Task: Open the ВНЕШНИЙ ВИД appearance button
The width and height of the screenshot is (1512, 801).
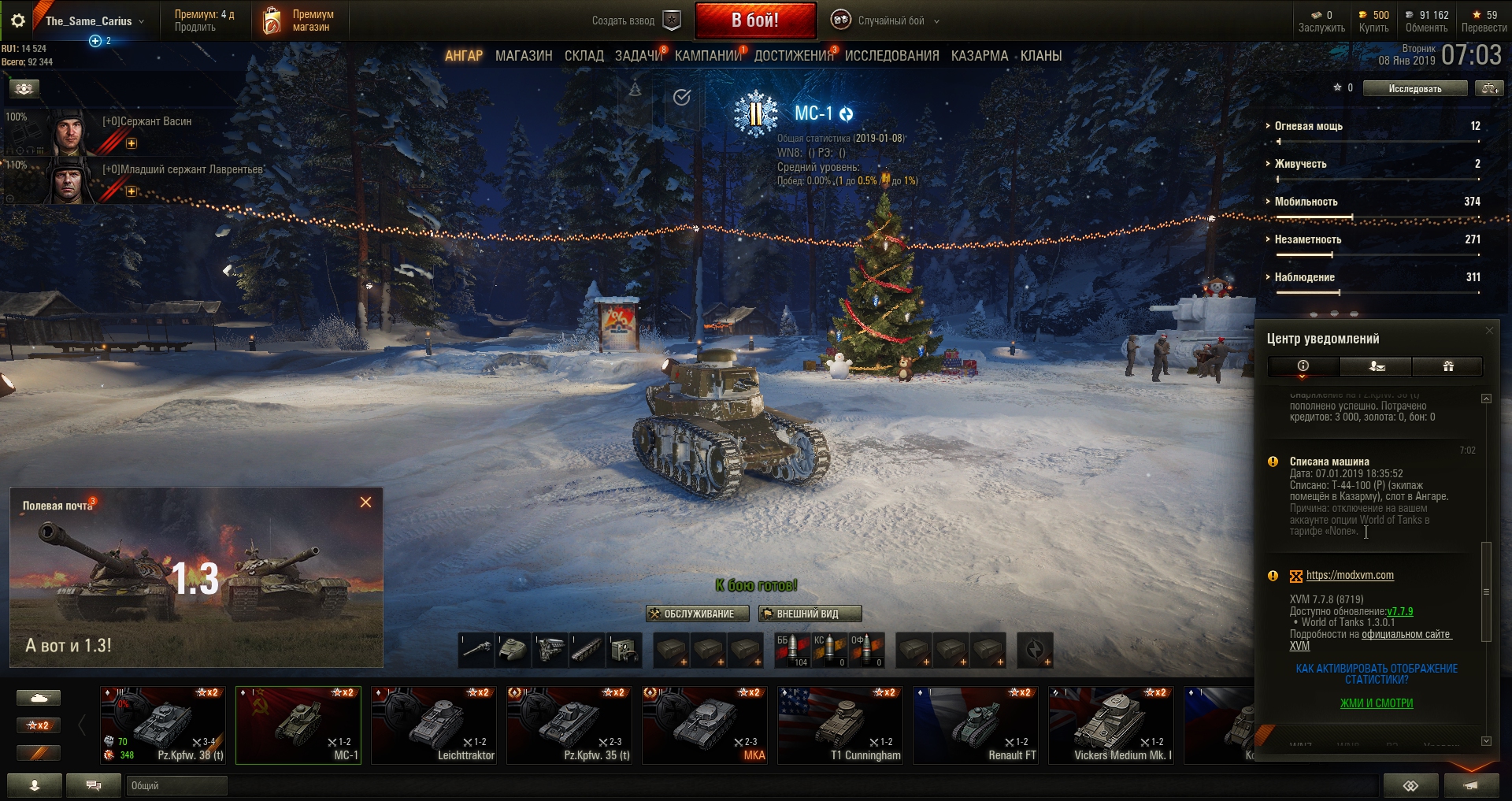Action: 810,614
